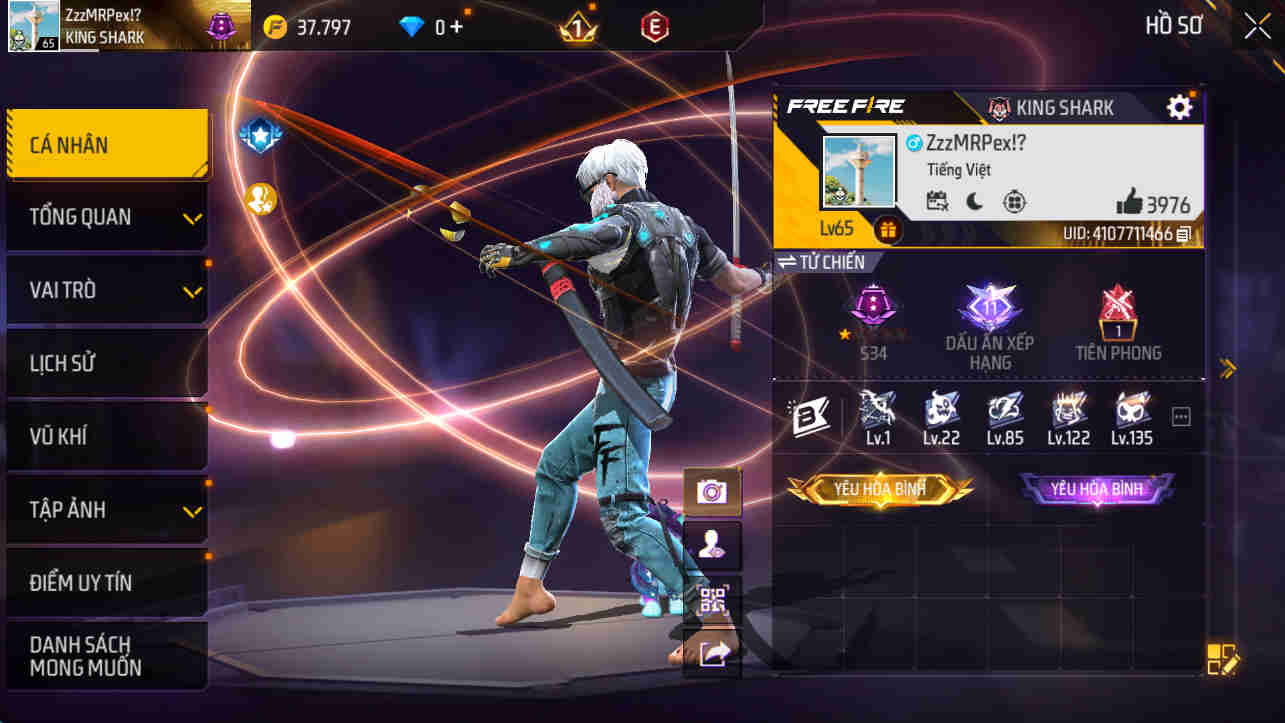Click the camera screenshot icon beside the character
The image size is (1285, 723).
(x=711, y=491)
